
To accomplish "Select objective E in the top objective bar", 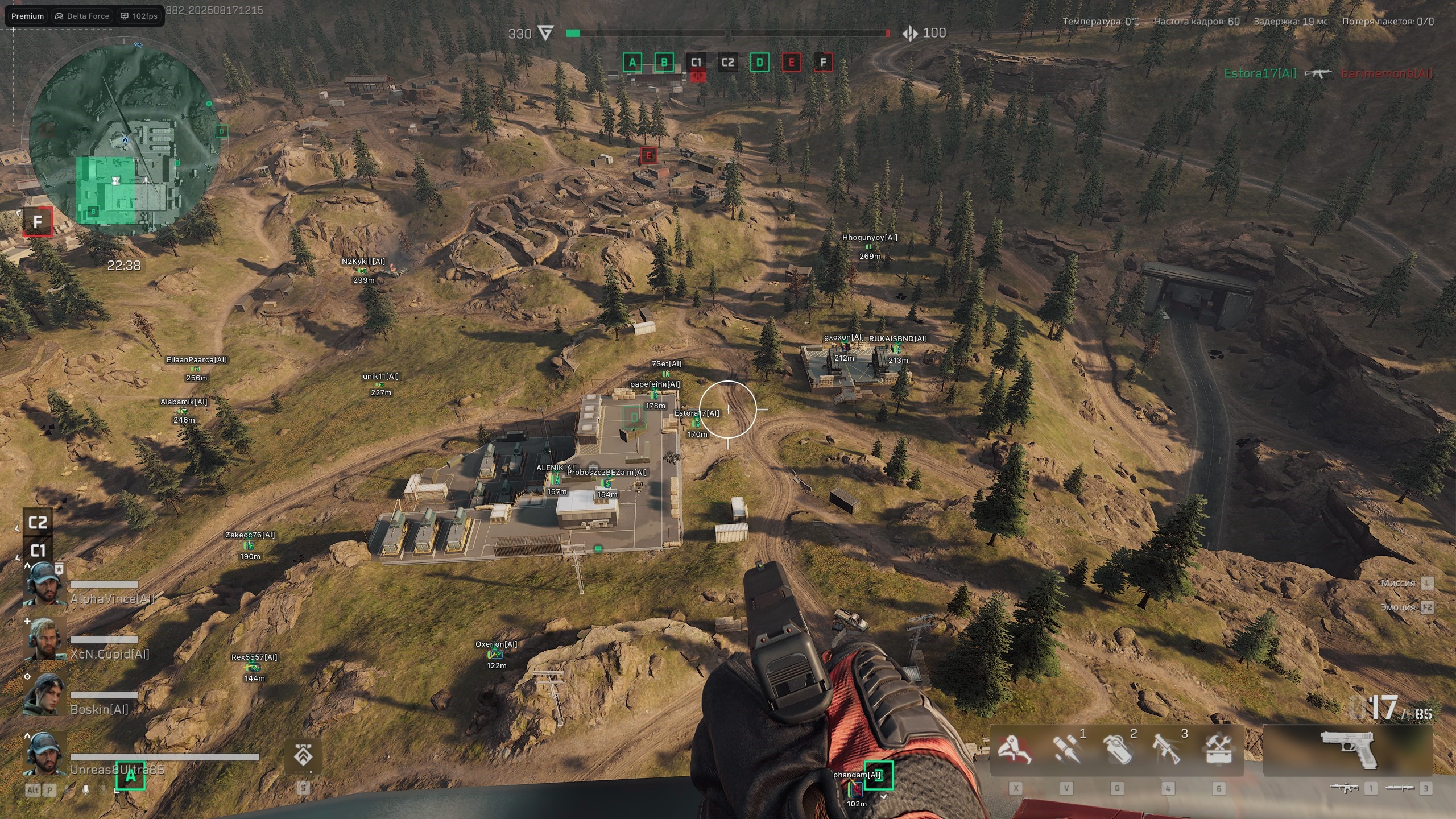I will pyautogui.click(x=791, y=63).
